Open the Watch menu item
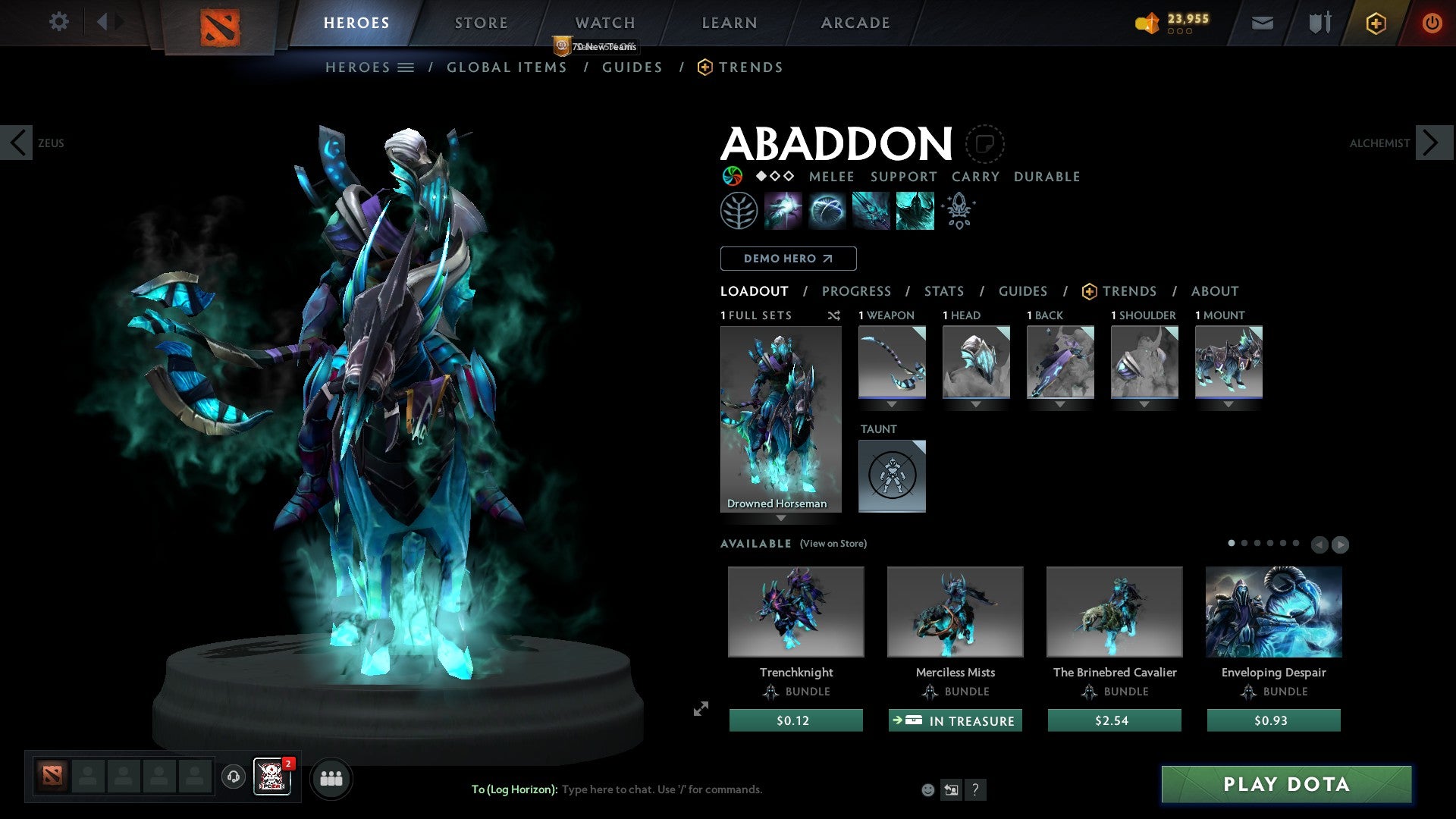Viewport: 1456px width, 819px height. click(x=604, y=22)
